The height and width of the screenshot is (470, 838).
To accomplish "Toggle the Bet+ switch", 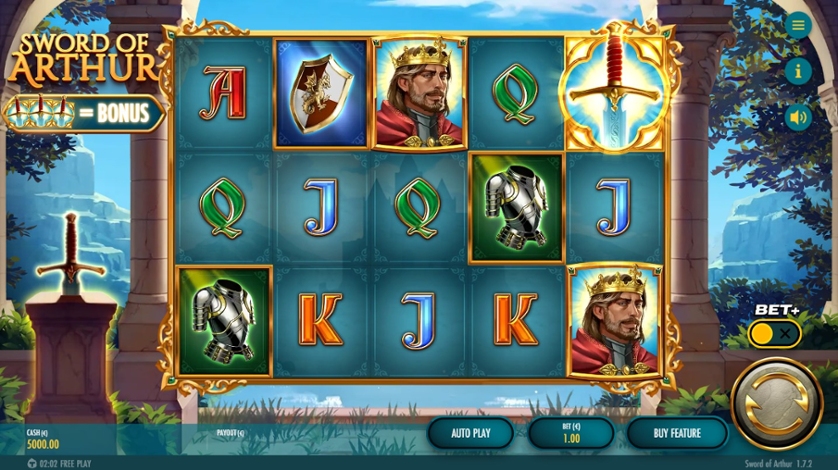I will click(774, 334).
